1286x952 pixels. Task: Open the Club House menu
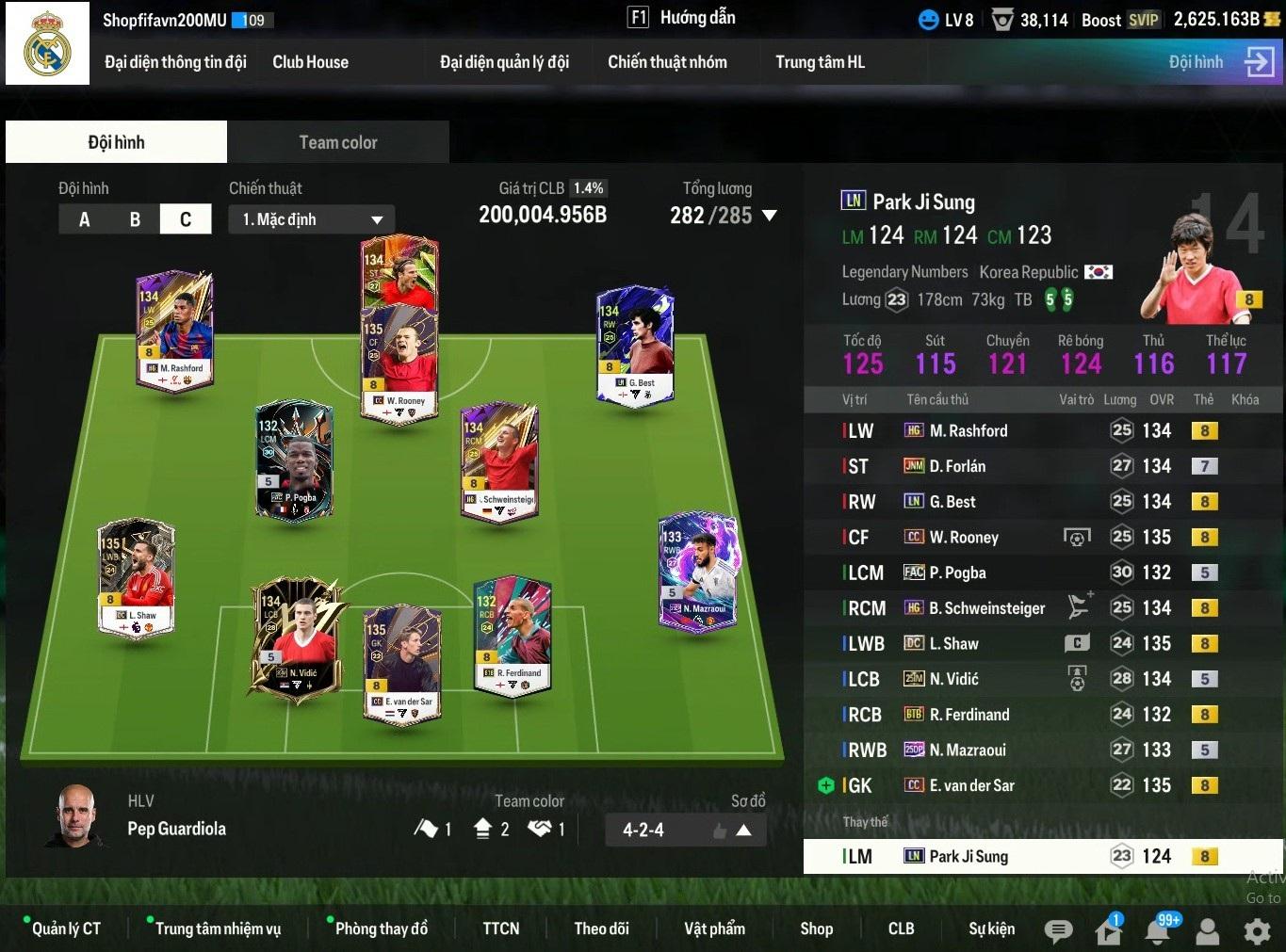(x=310, y=62)
